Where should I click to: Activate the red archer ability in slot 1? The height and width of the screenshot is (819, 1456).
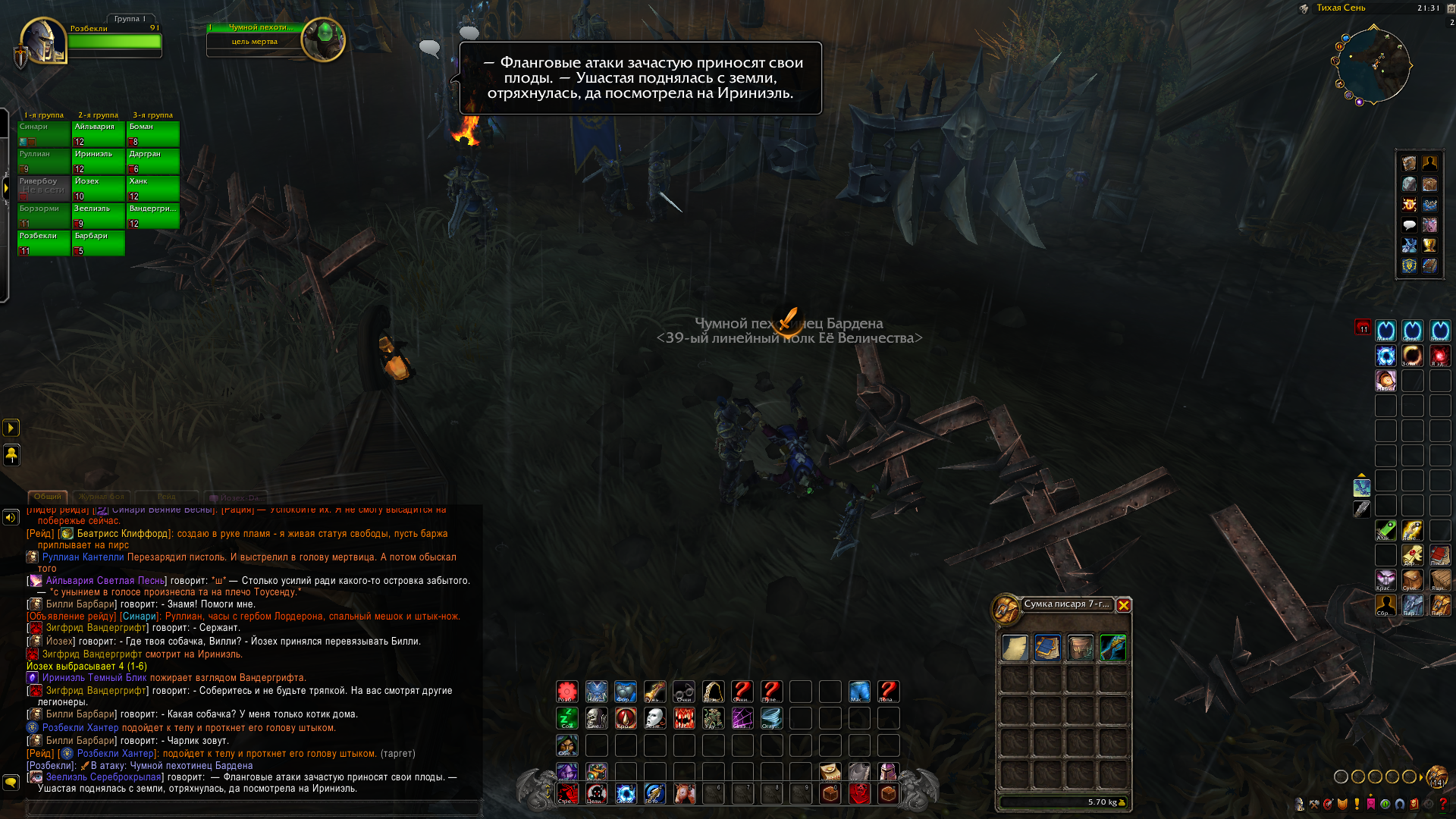pyautogui.click(x=567, y=793)
